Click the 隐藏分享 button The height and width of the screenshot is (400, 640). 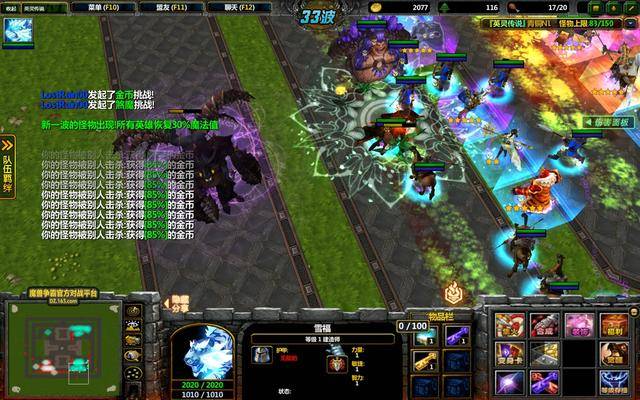coord(179,304)
